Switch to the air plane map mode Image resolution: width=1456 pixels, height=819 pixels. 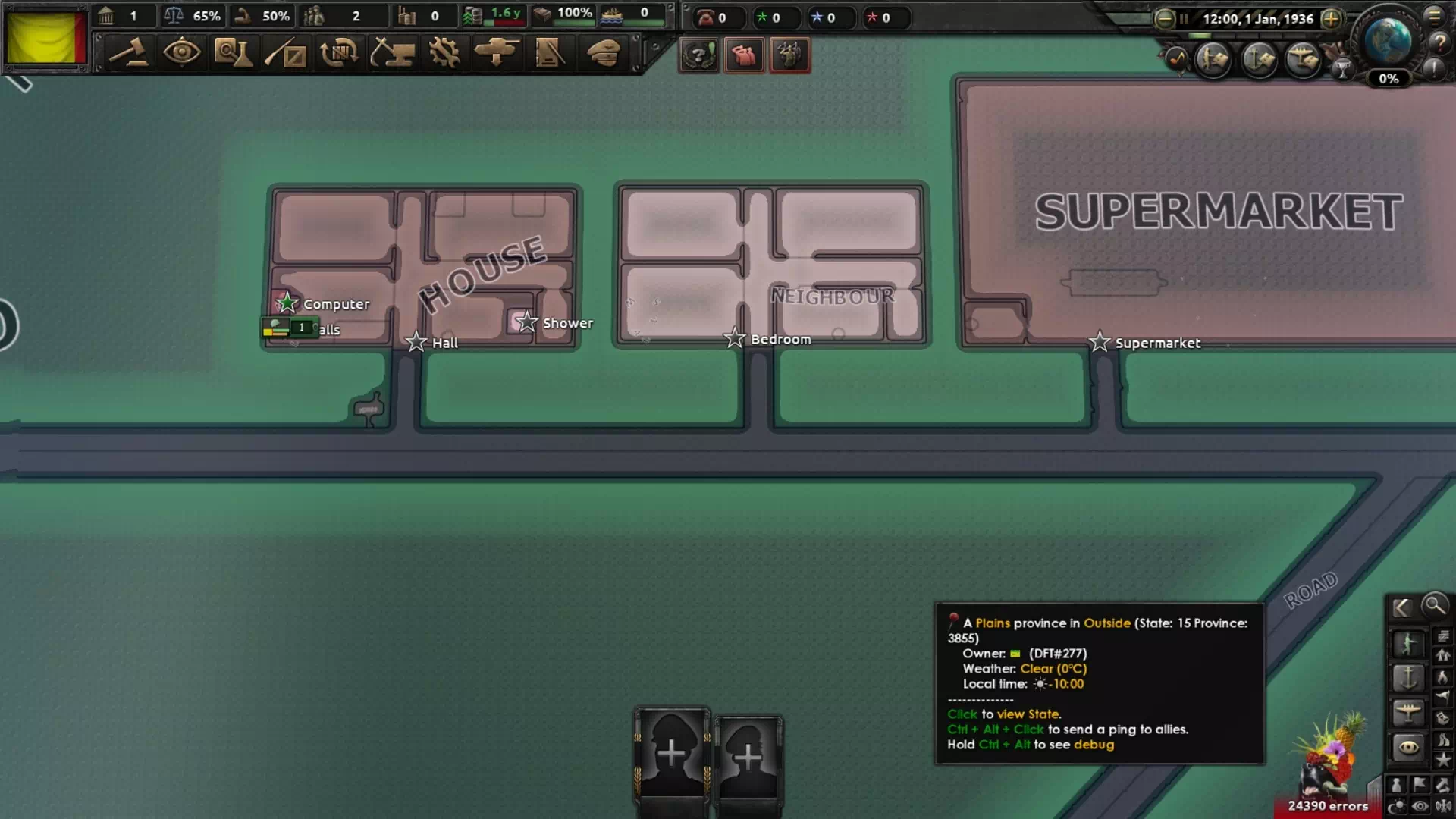(x=1407, y=712)
